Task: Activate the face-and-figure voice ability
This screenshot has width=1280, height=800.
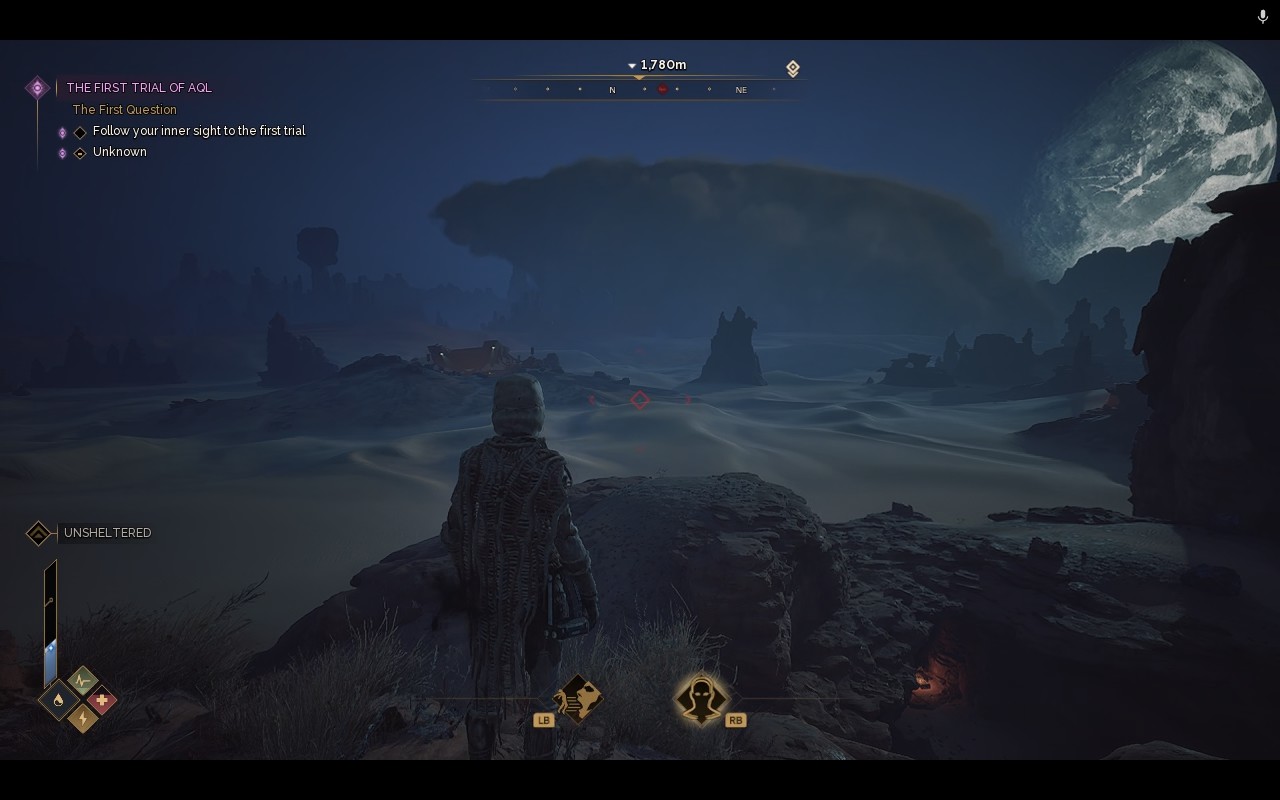Action: (578, 697)
